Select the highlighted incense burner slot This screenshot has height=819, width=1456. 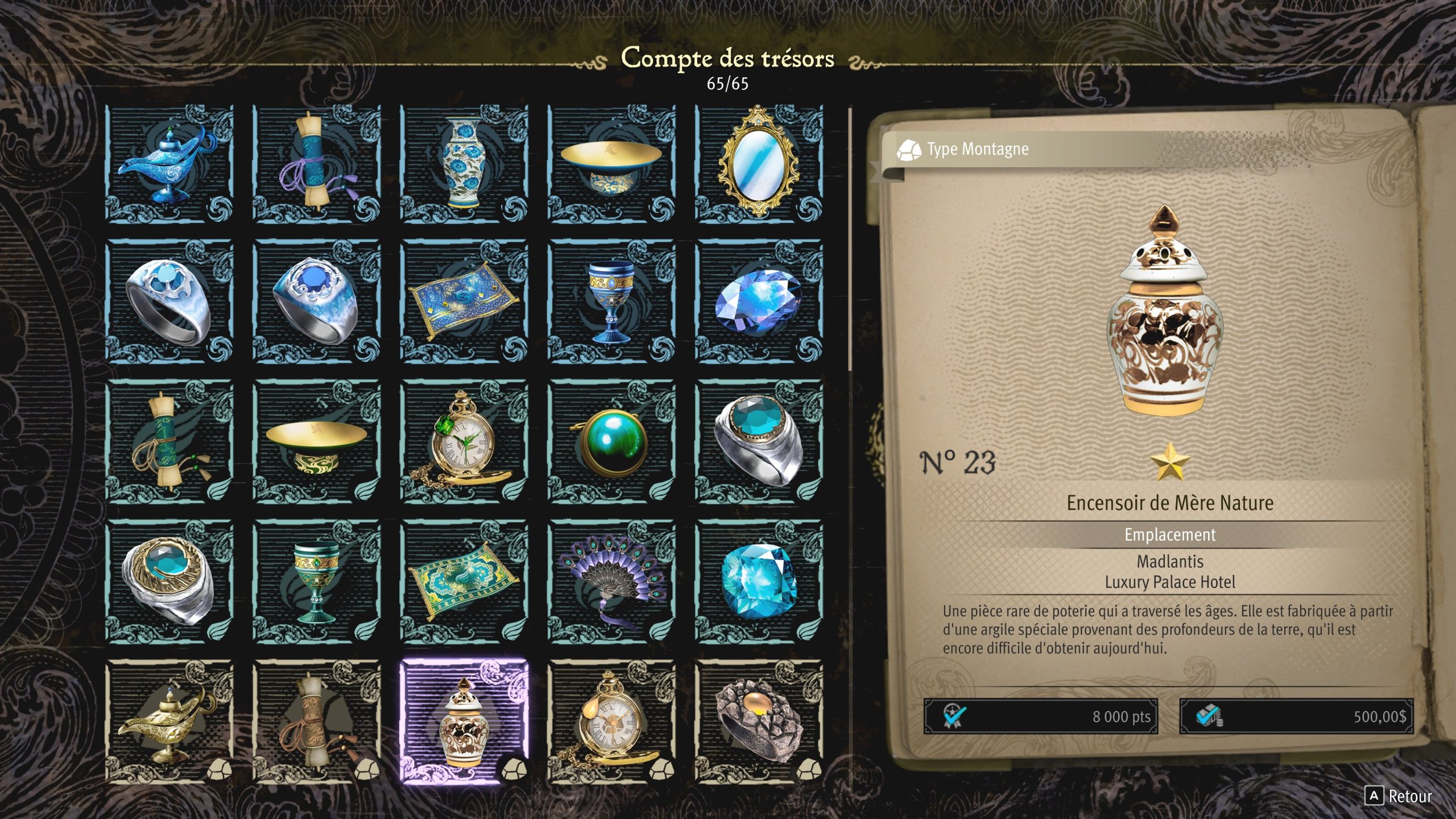click(x=464, y=721)
